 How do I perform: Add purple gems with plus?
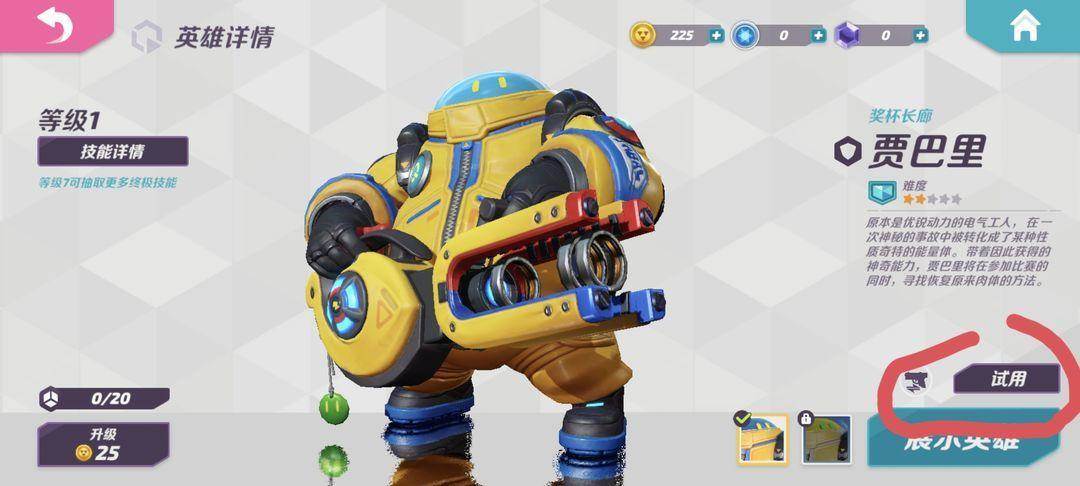(920, 35)
